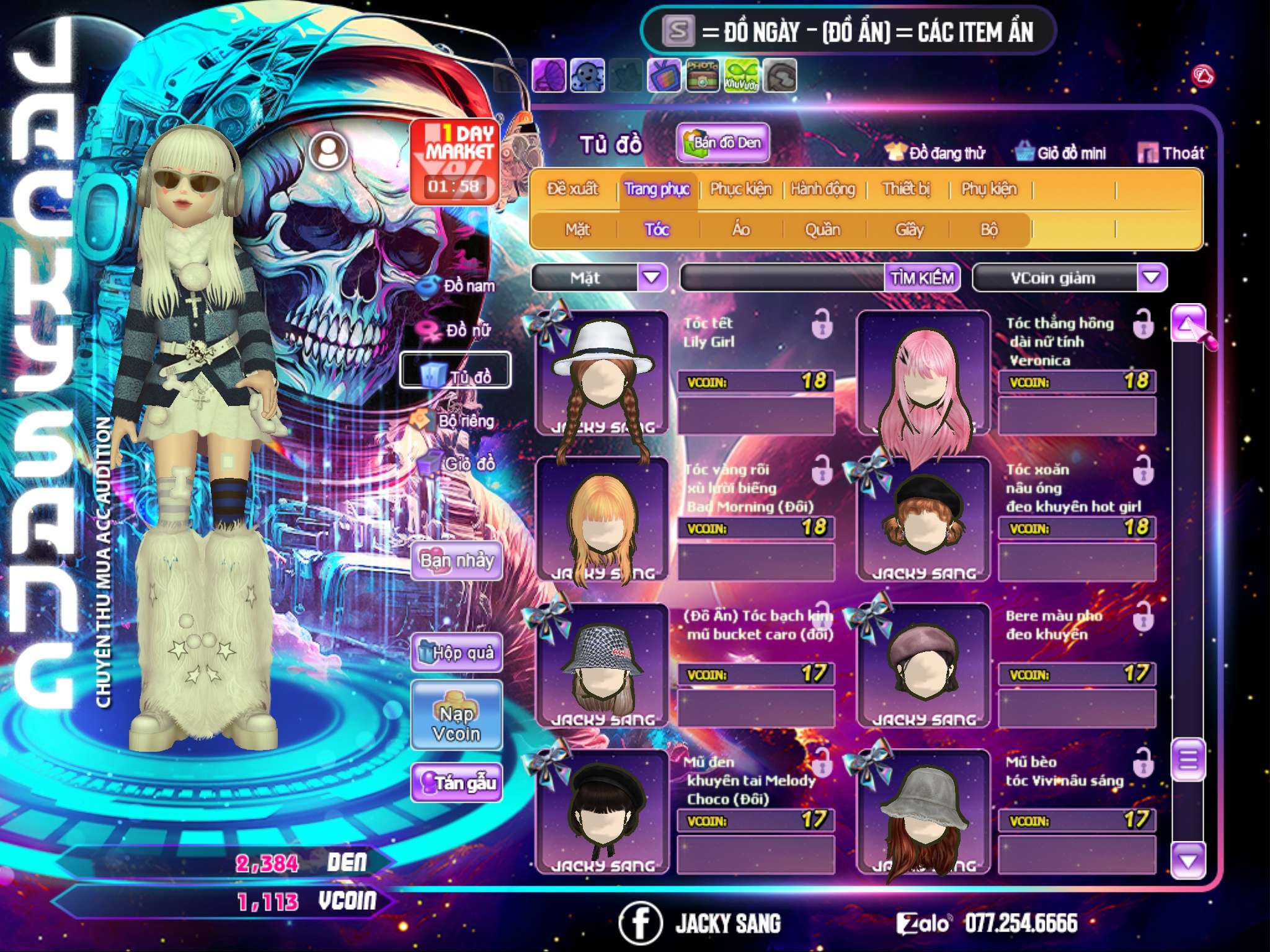Screen dimensions: 1270x952
Task: Exit the wardrobe with Thoát
Action: coord(1171,152)
